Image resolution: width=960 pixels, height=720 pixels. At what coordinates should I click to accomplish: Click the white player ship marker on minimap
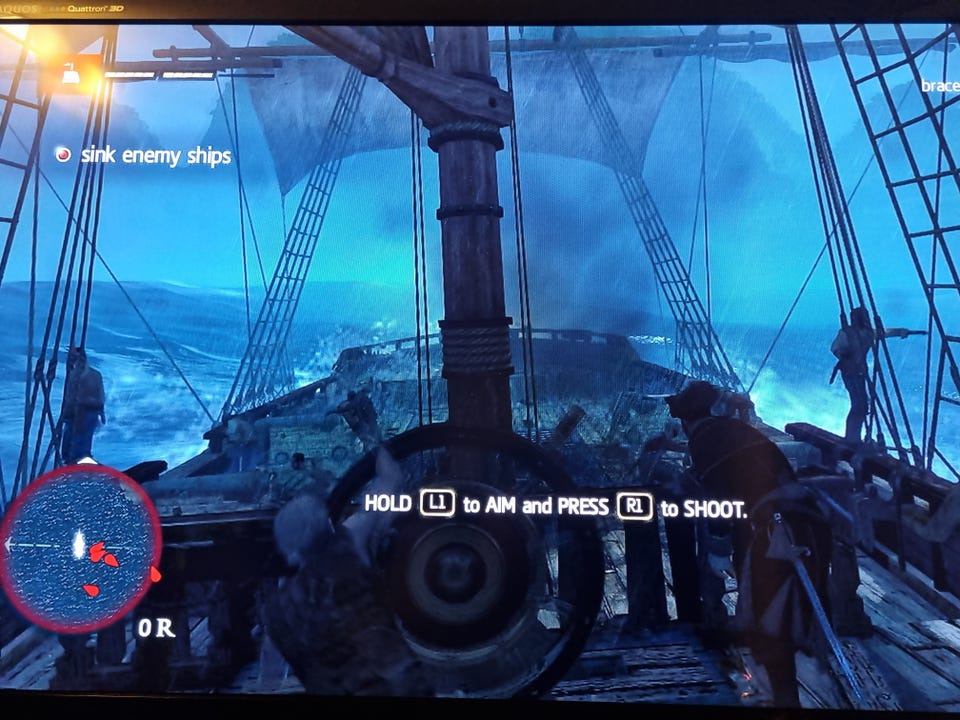[78, 543]
